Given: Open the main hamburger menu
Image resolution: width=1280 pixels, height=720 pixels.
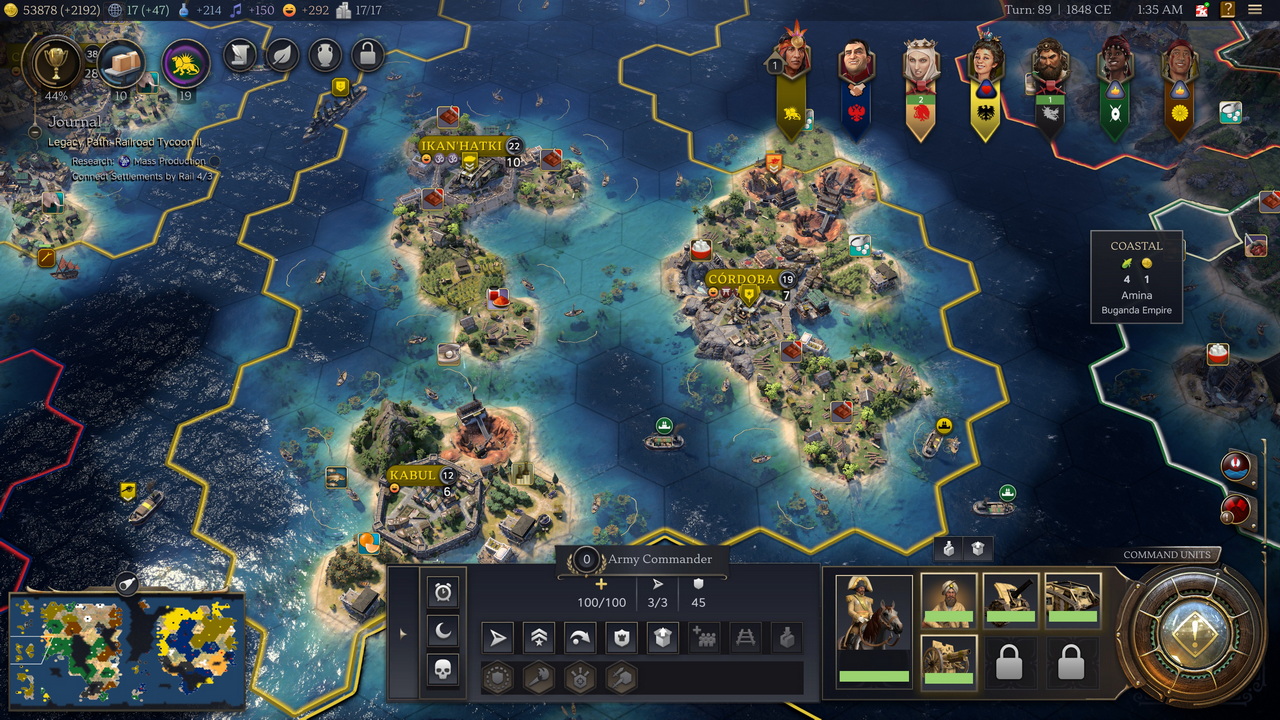Looking at the screenshot, I should [x=1255, y=10].
